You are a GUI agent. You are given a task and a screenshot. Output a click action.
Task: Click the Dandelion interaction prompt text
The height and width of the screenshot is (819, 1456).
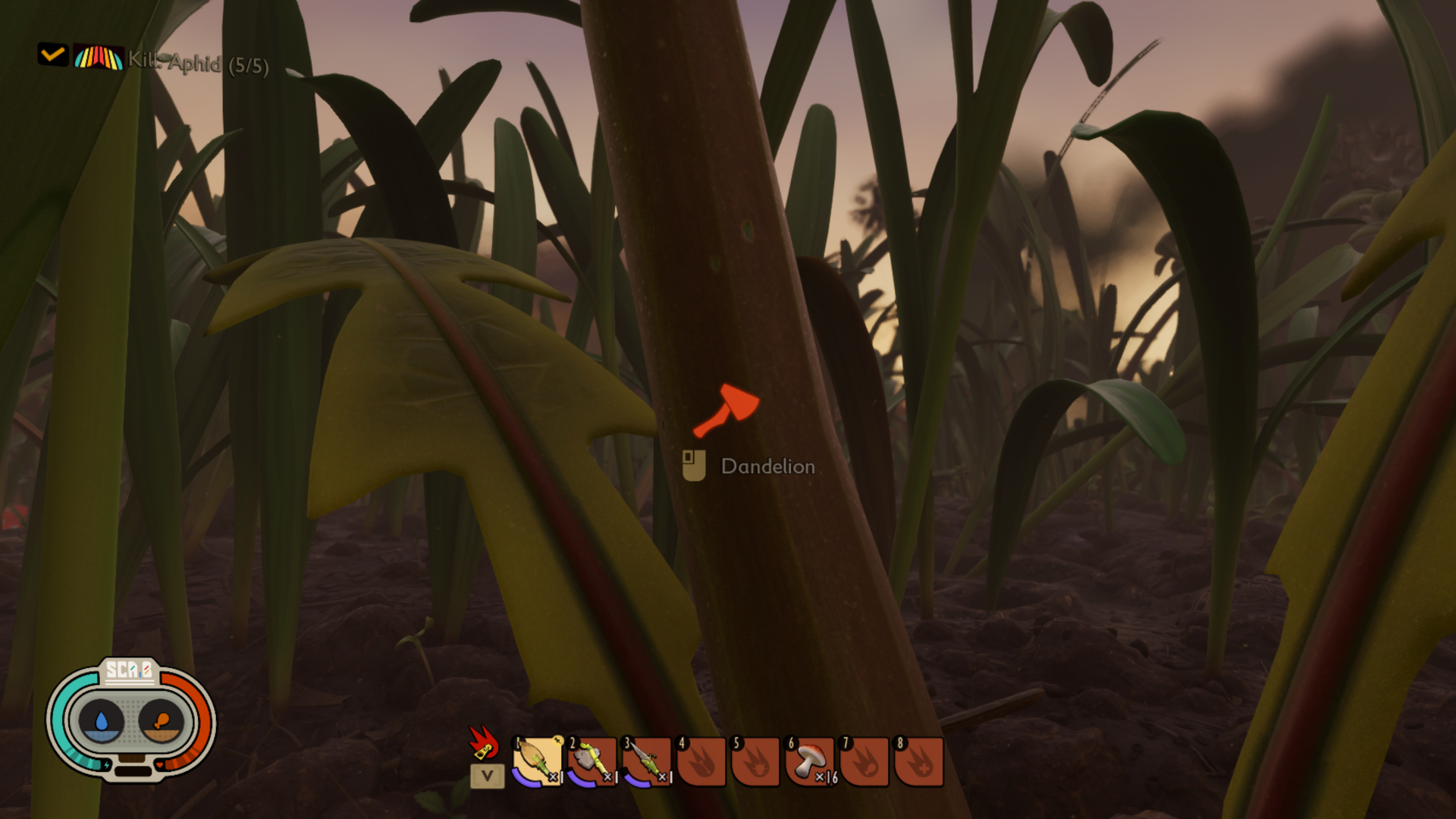766,467
